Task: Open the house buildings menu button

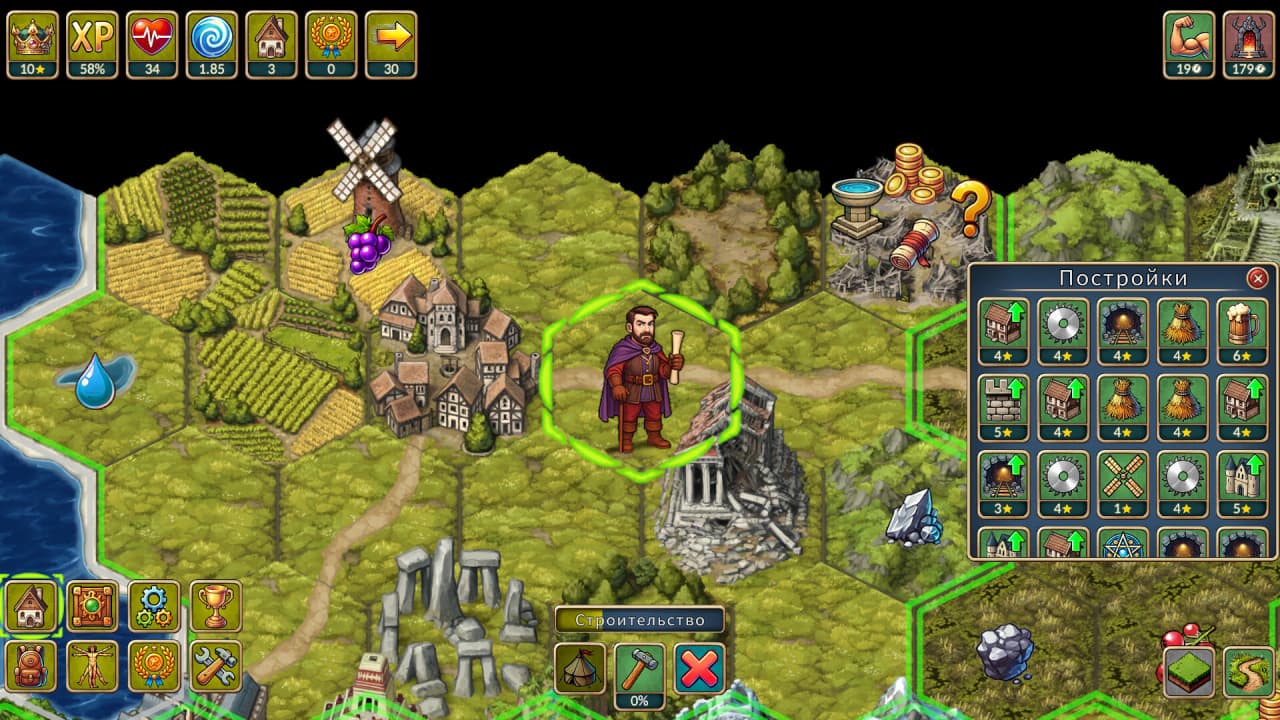Action: coord(30,606)
